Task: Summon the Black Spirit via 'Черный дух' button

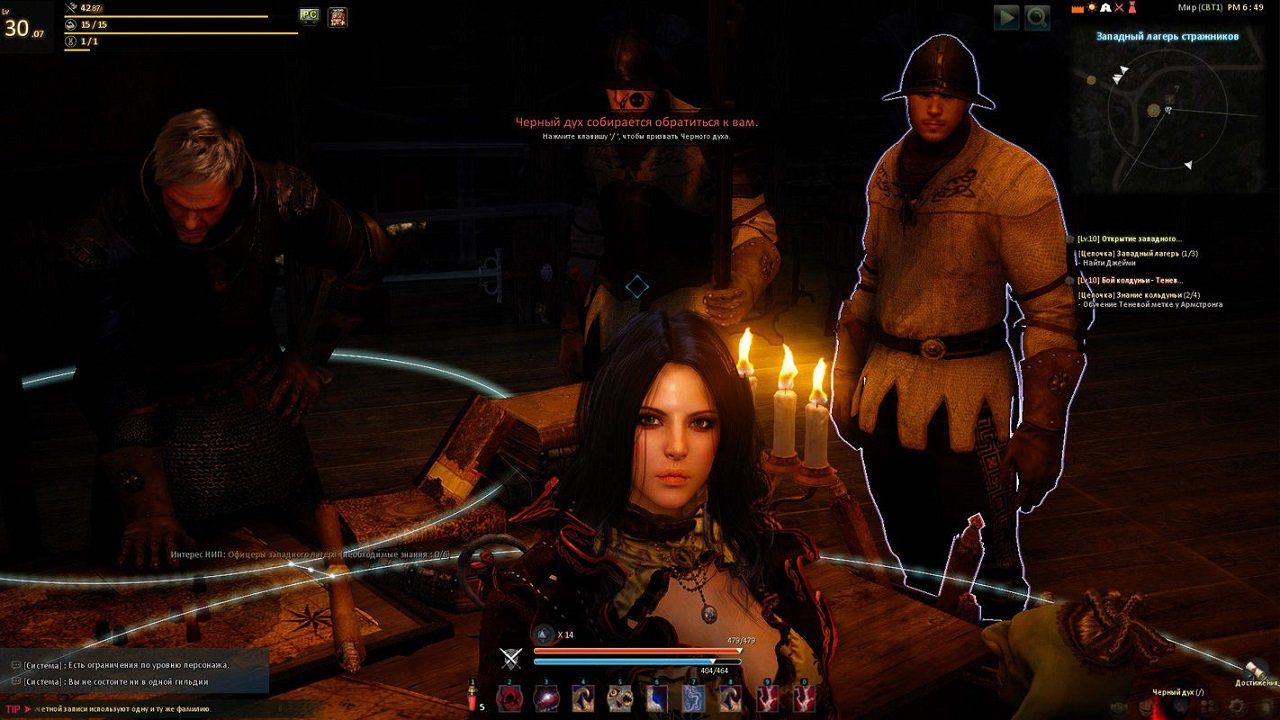Action: tap(1178, 692)
